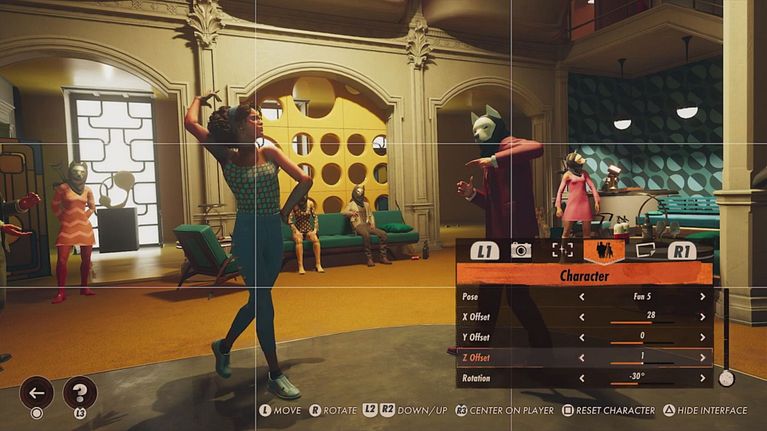The width and height of the screenshot is (767, 431).
Task: Increase the Rotation angle
Action: (x=702, y=378)
